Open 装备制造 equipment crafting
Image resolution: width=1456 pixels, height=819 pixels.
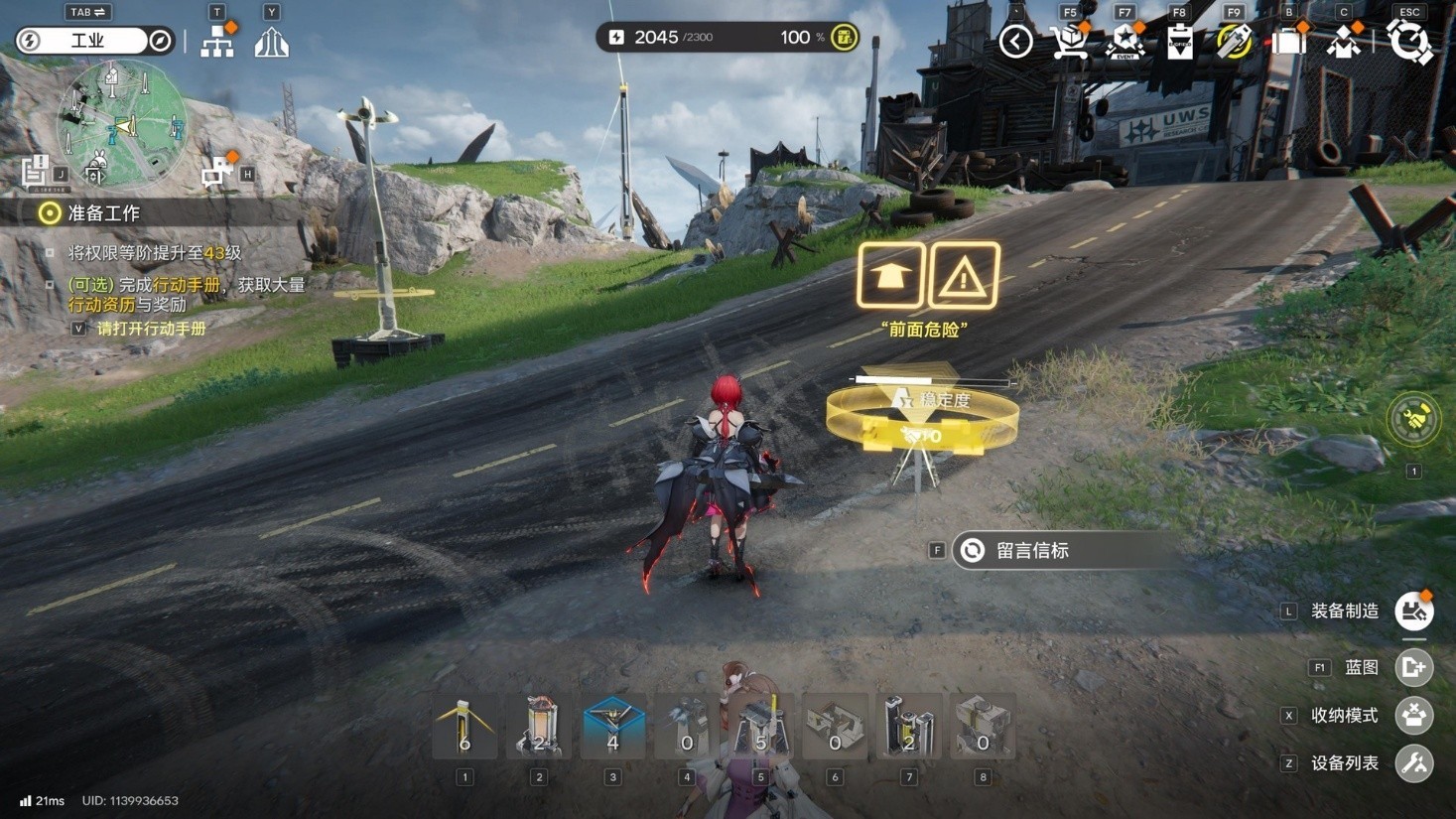[1413, 612]
